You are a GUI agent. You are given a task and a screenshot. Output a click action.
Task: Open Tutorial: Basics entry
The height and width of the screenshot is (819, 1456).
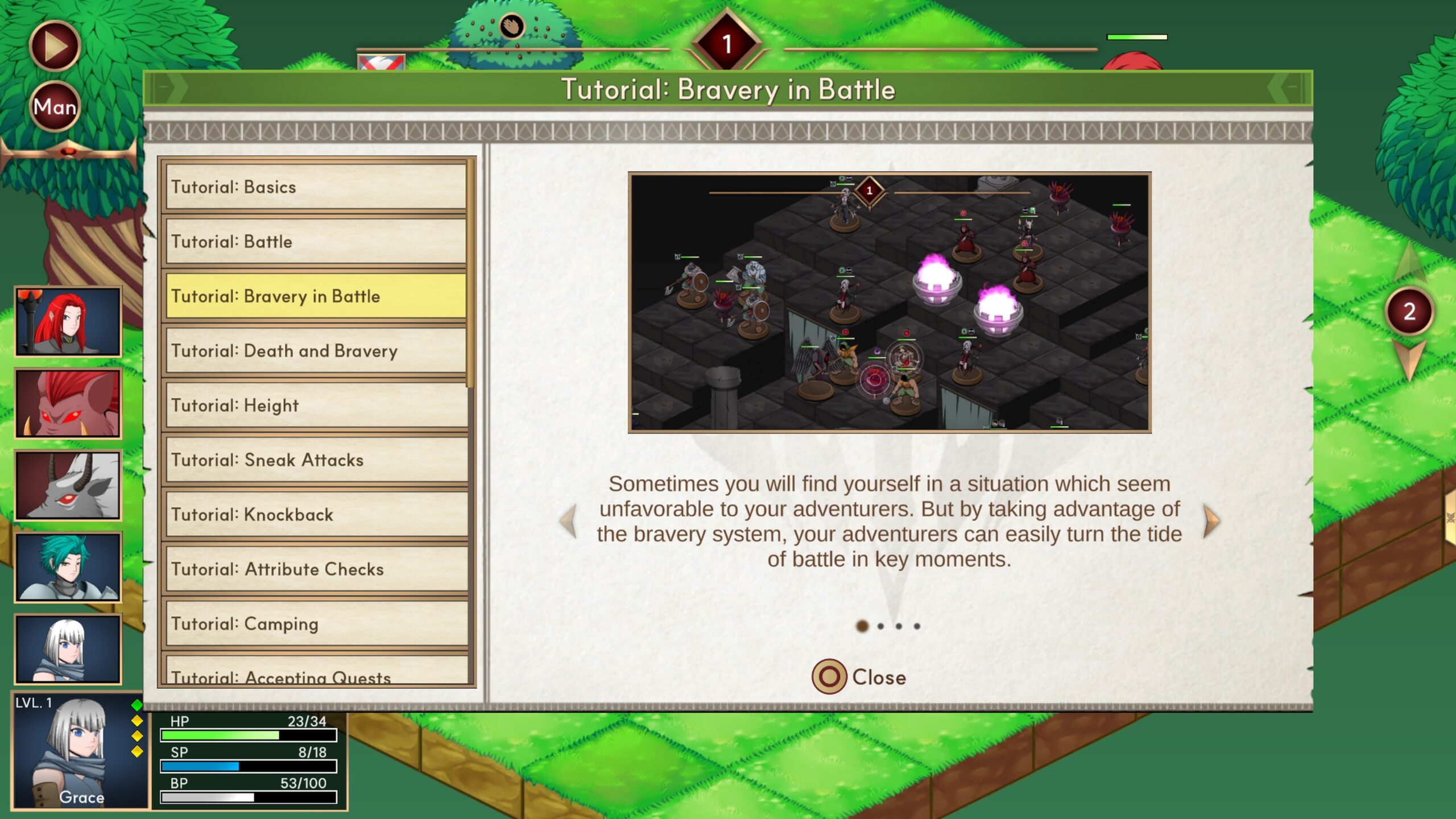(316, 187)
